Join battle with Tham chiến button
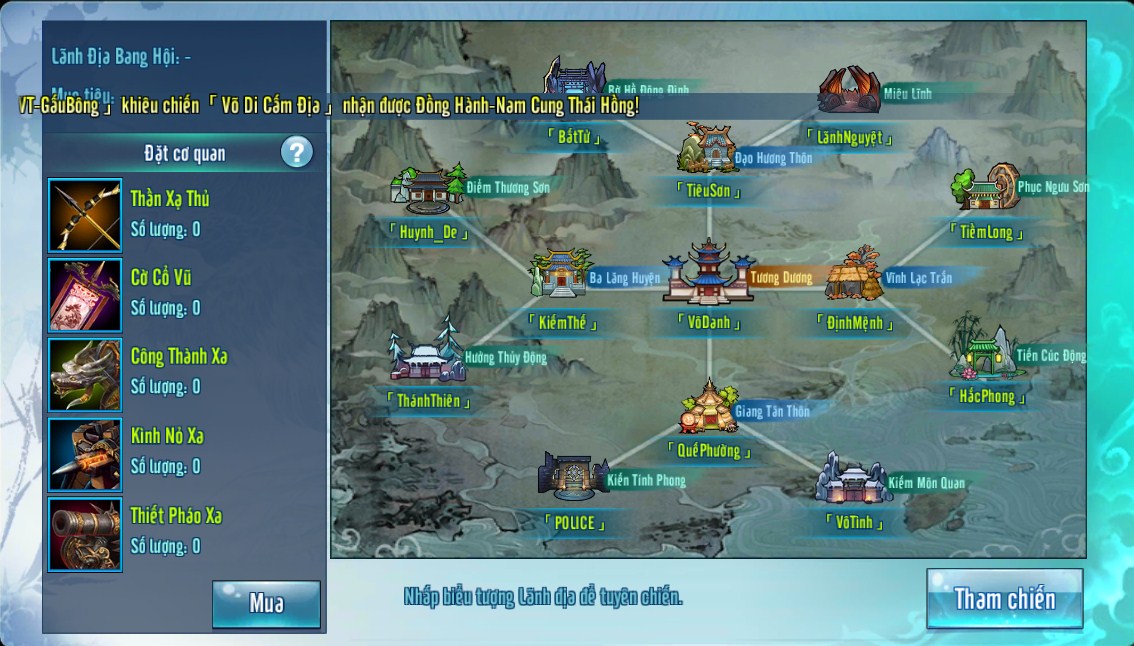This screenshot has width=1134, height=646. point(1004,599)
